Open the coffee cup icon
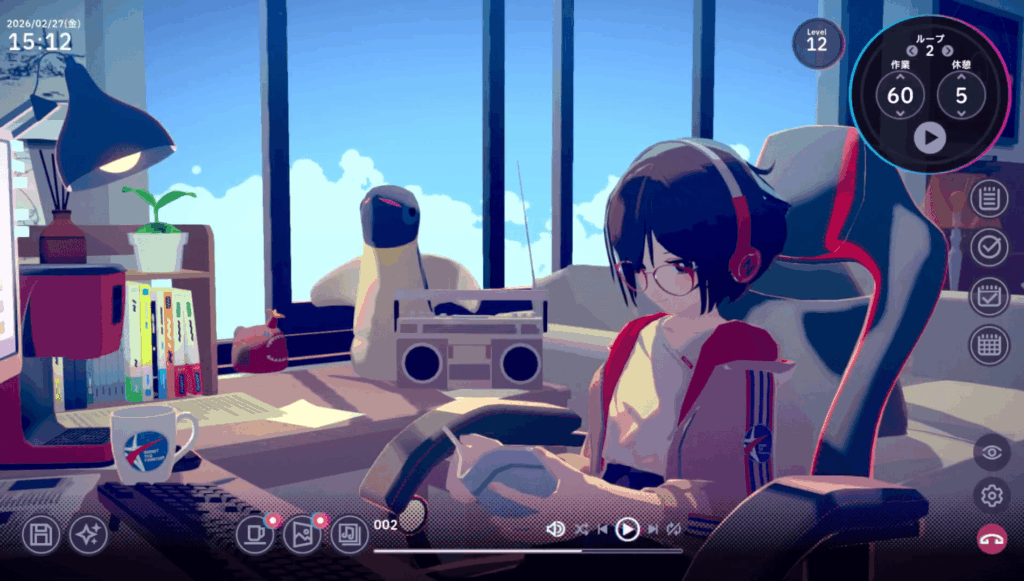This screenshot has width=1024, height=581. (x=255, y=535)
